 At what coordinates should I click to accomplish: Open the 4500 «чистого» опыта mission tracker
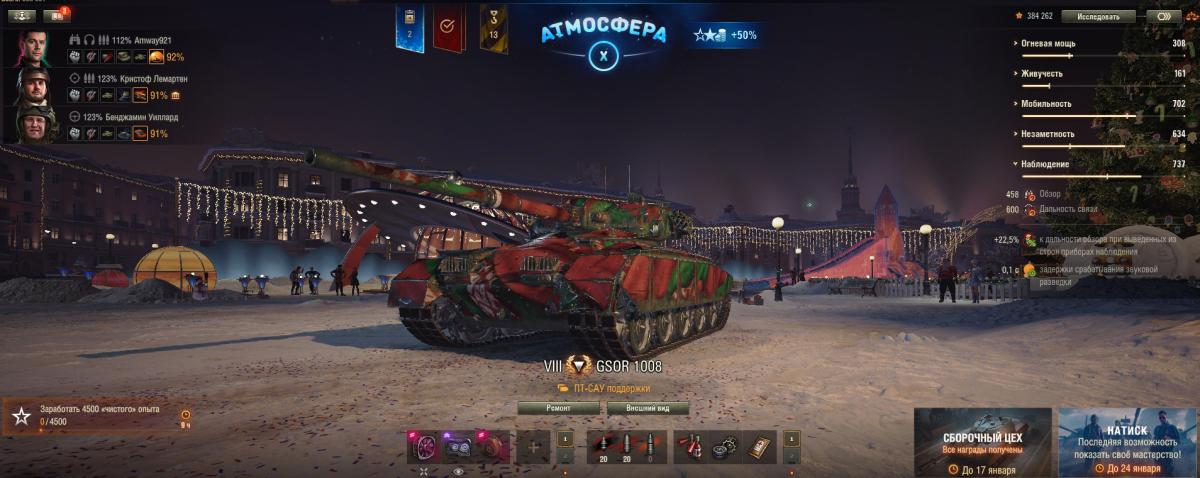pyautogui.click(x=95, y=416)
